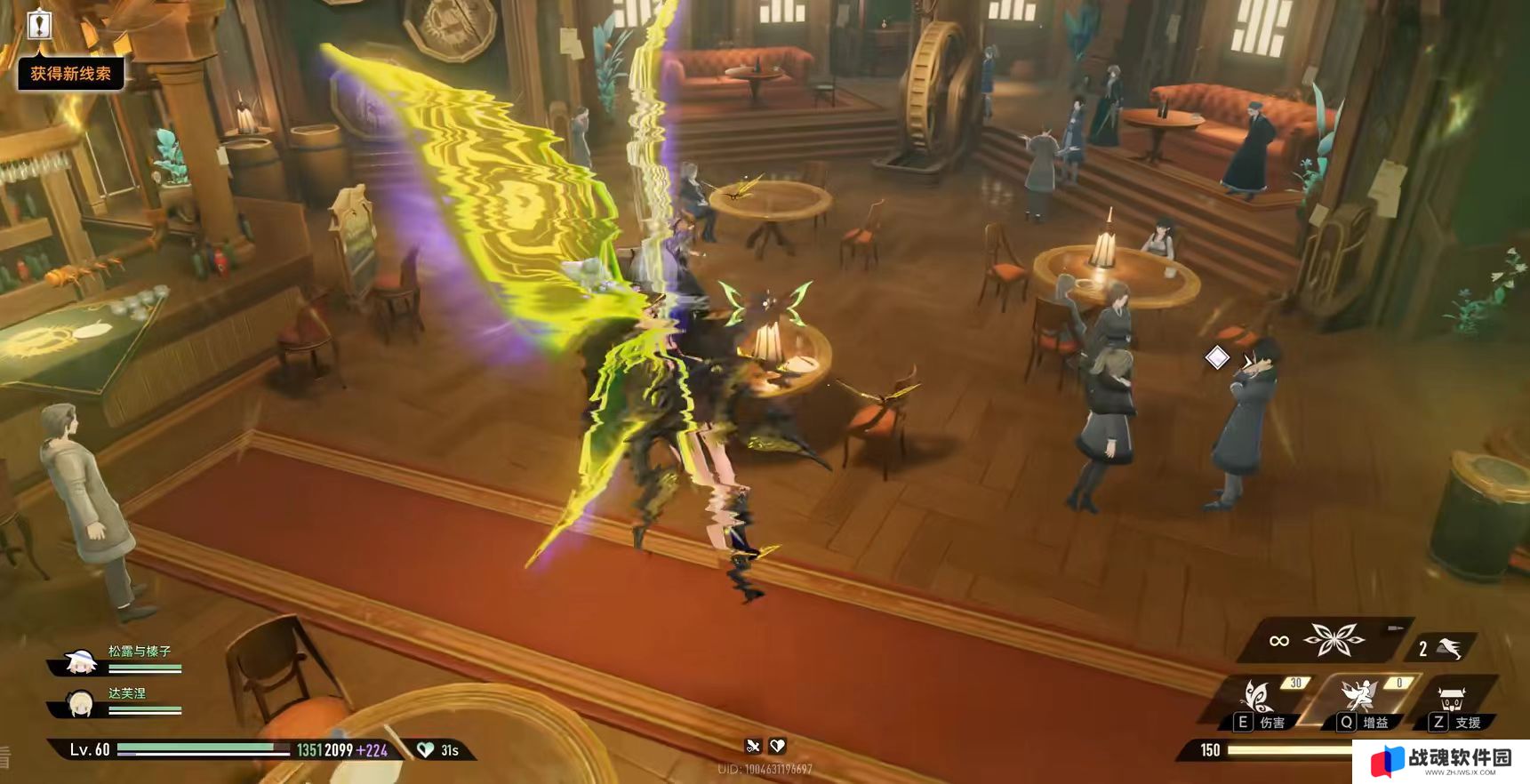The height and width of the screenshot is (784, 1530).
Task: Click the 获得新线索 notification bubble
Action: 71,74
